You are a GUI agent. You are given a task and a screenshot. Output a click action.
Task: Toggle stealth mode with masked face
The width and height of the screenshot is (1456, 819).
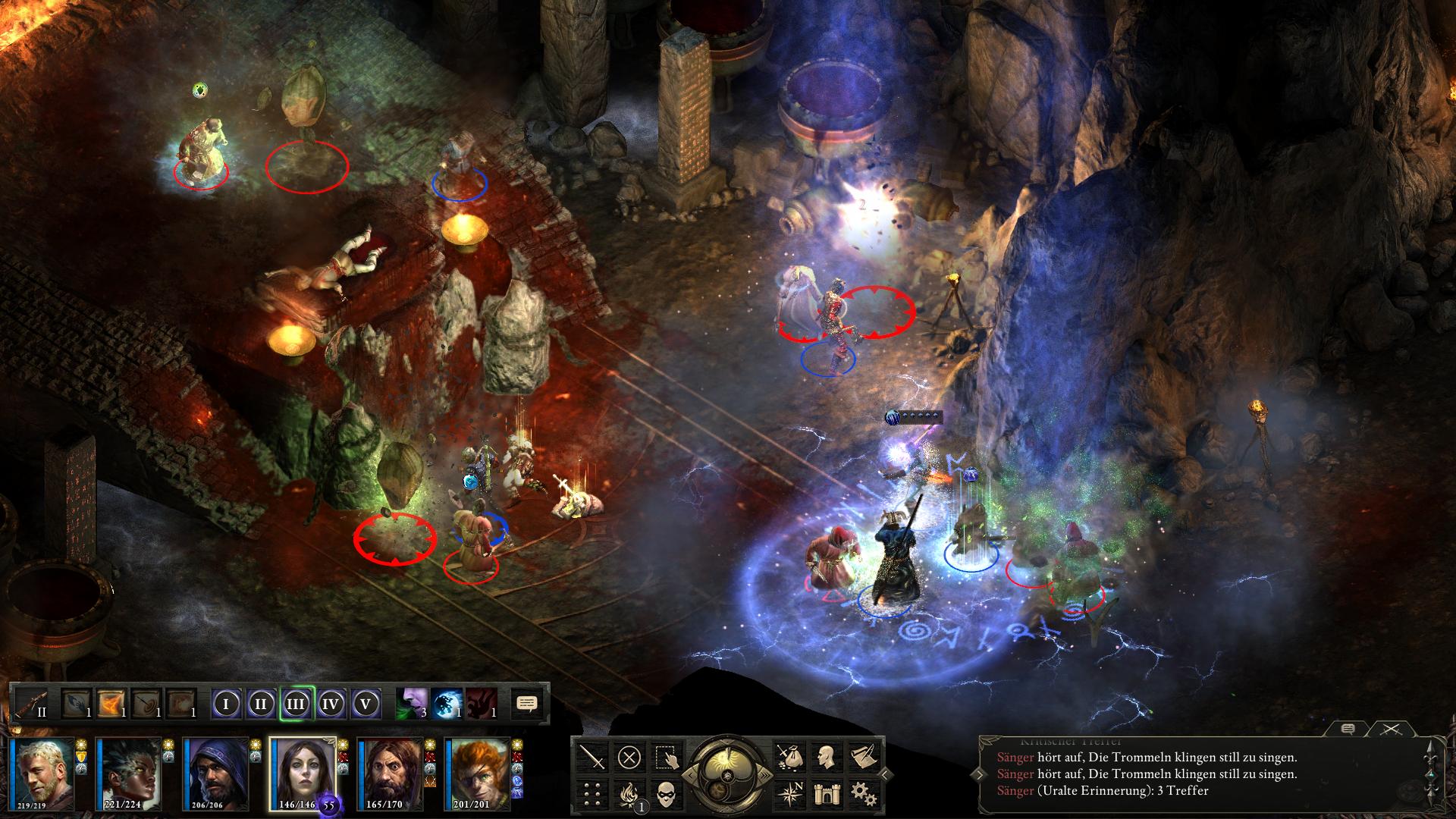(x=666, y=794)
